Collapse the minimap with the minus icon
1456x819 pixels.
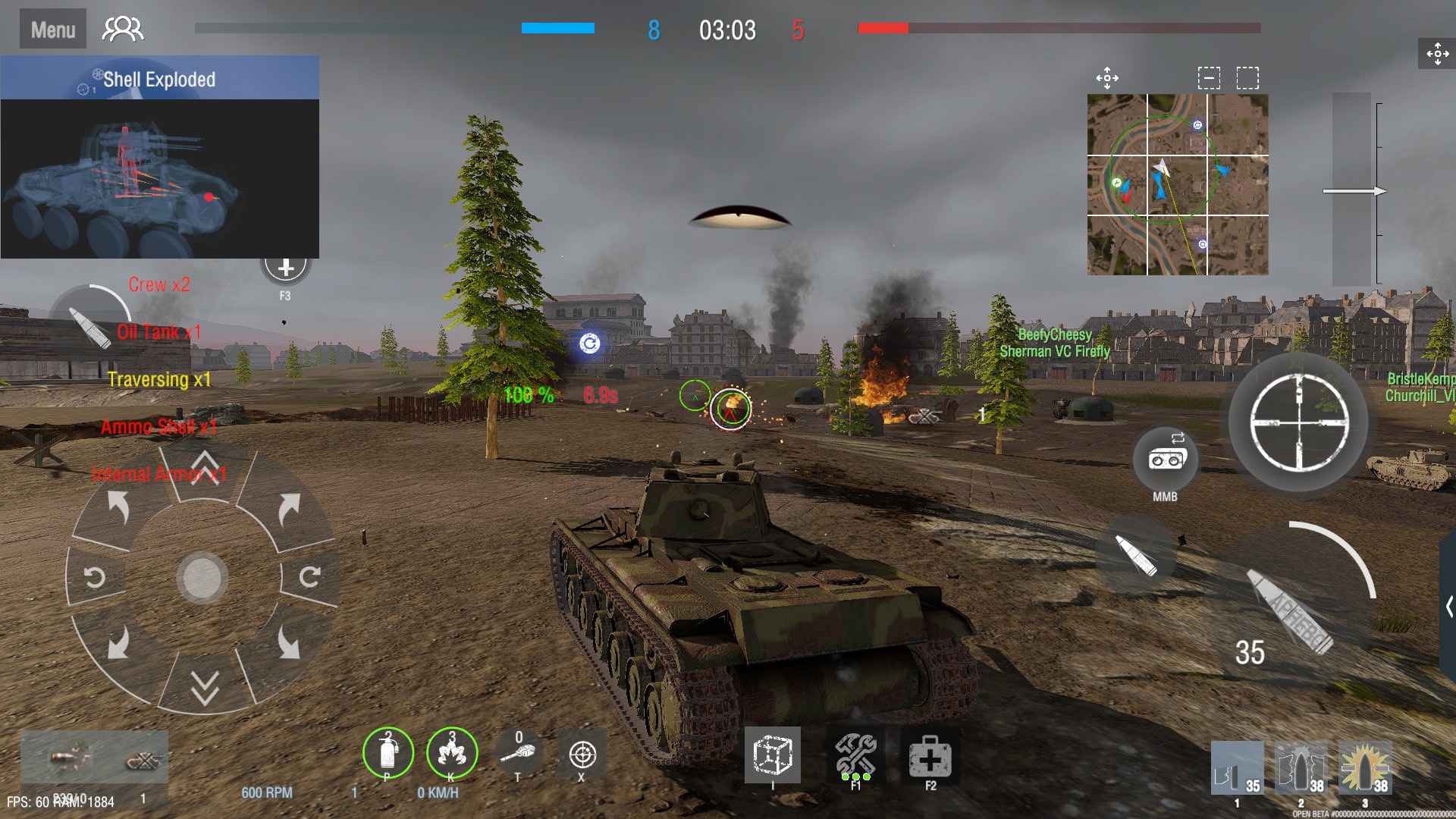pos(1207,77)
